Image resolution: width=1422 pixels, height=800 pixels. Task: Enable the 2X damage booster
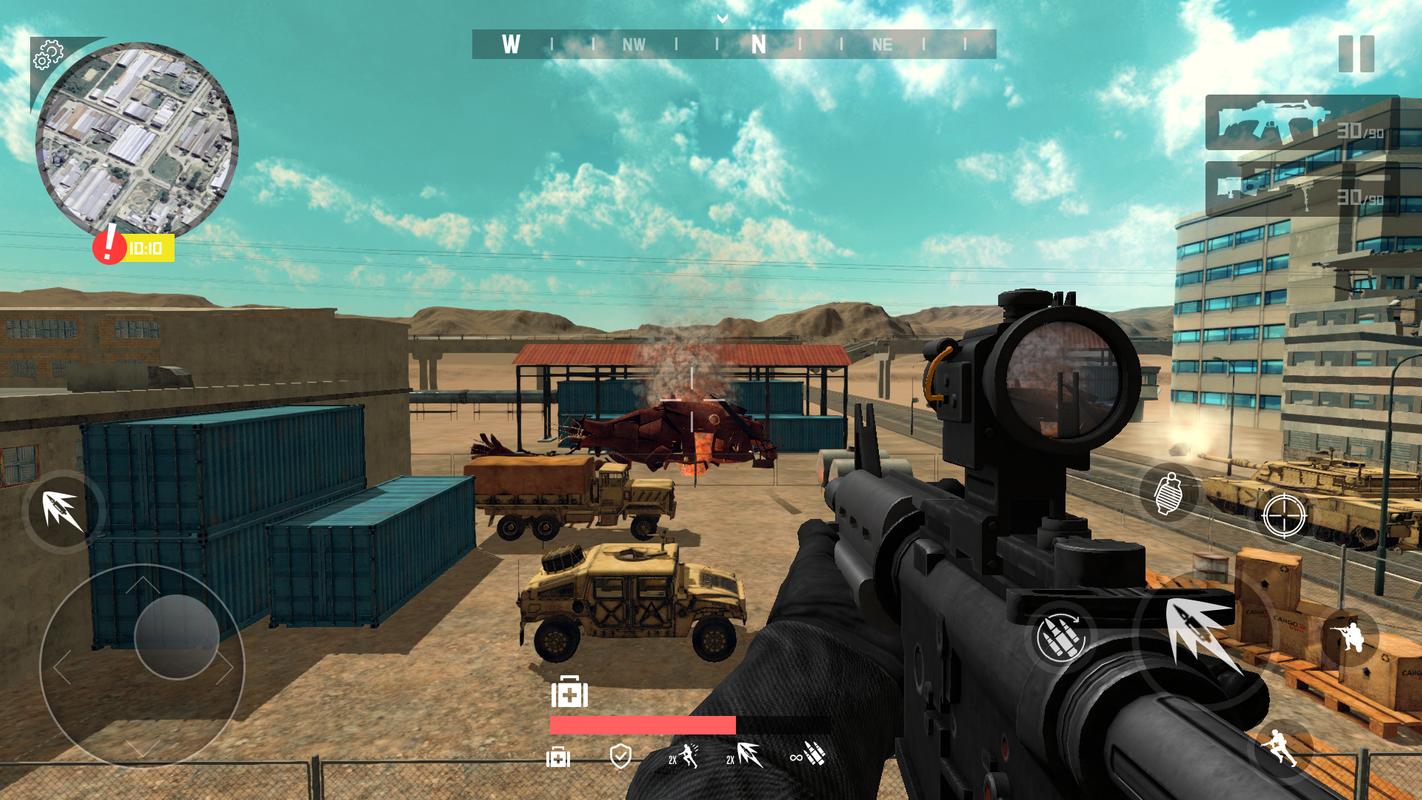pyautogui.click(x=743, y=756)
